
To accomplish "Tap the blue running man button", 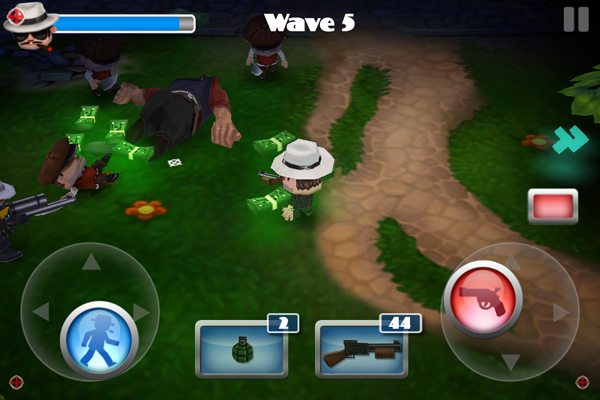I will [98, 340].
